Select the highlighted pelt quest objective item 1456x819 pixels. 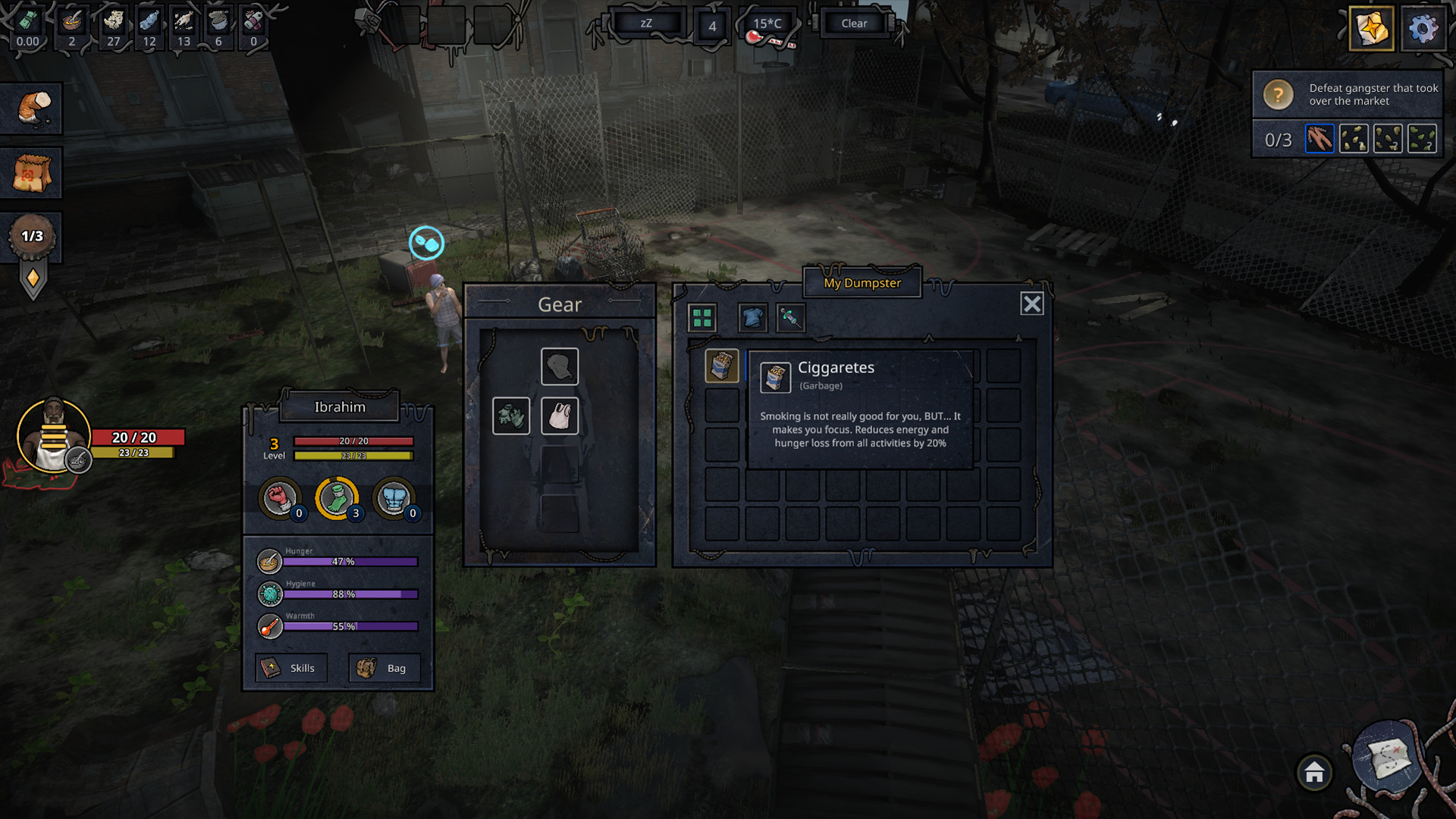pyautogui.click(x=1320, y=139)
